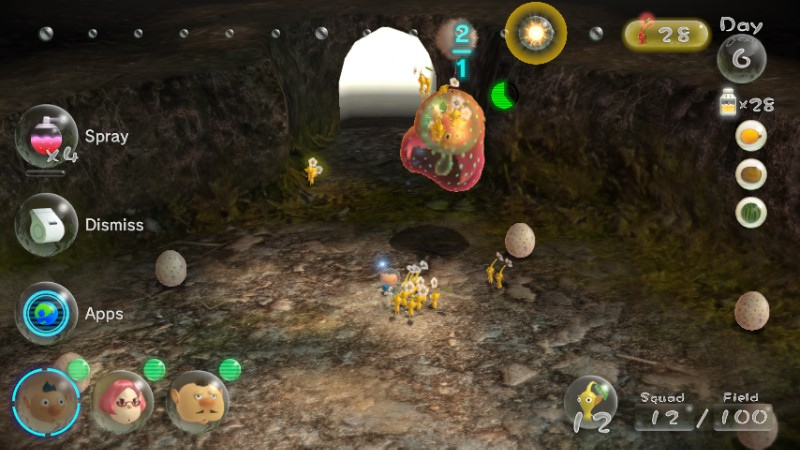The image size is (800, 450).
Task: Activate the Dismiss whistle bubble
Action: (47, 225)
